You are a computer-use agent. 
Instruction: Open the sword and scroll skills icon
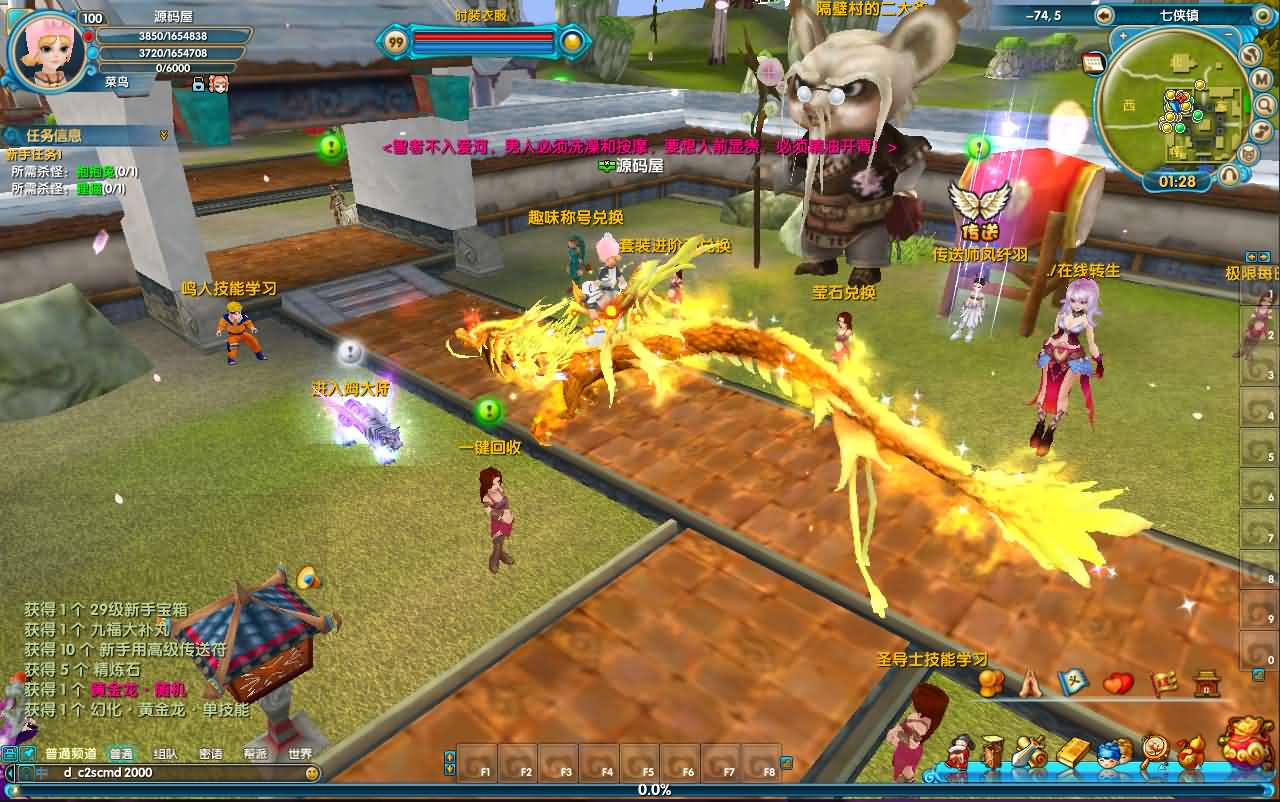(x=1030, y=751)
